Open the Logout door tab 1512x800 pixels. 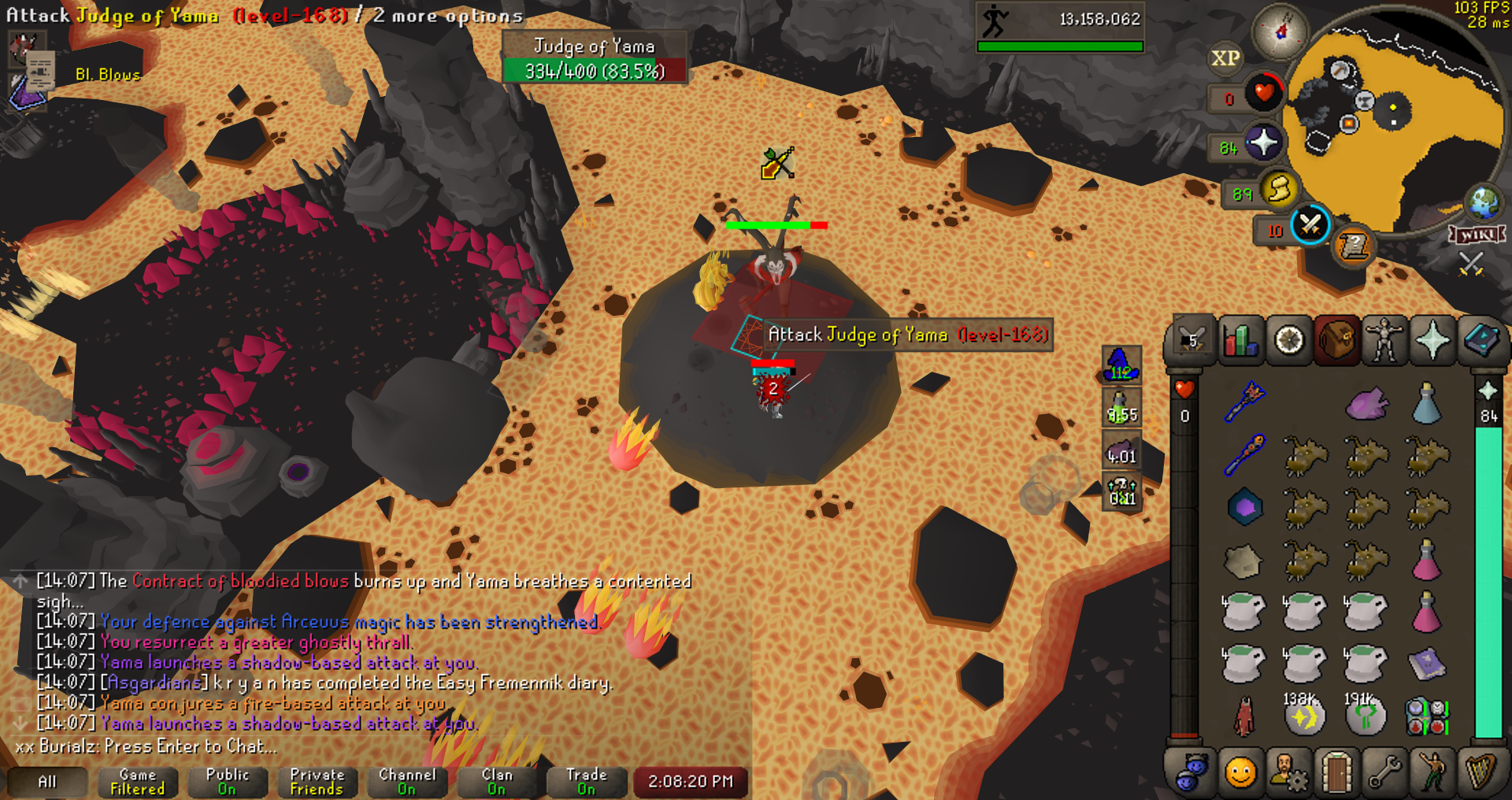[x=1336, y=772]
